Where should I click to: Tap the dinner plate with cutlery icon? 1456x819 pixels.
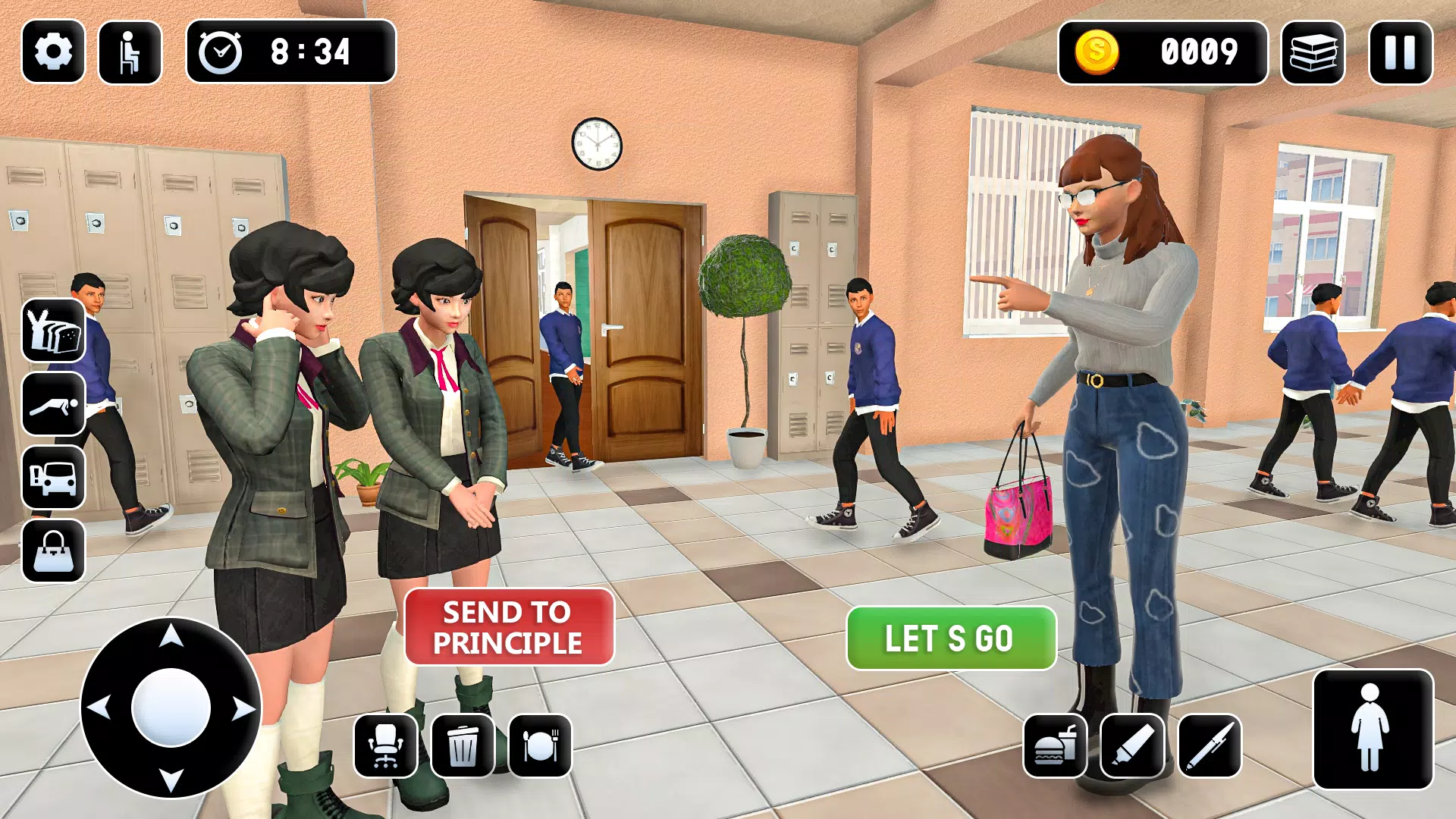[541, 745]
